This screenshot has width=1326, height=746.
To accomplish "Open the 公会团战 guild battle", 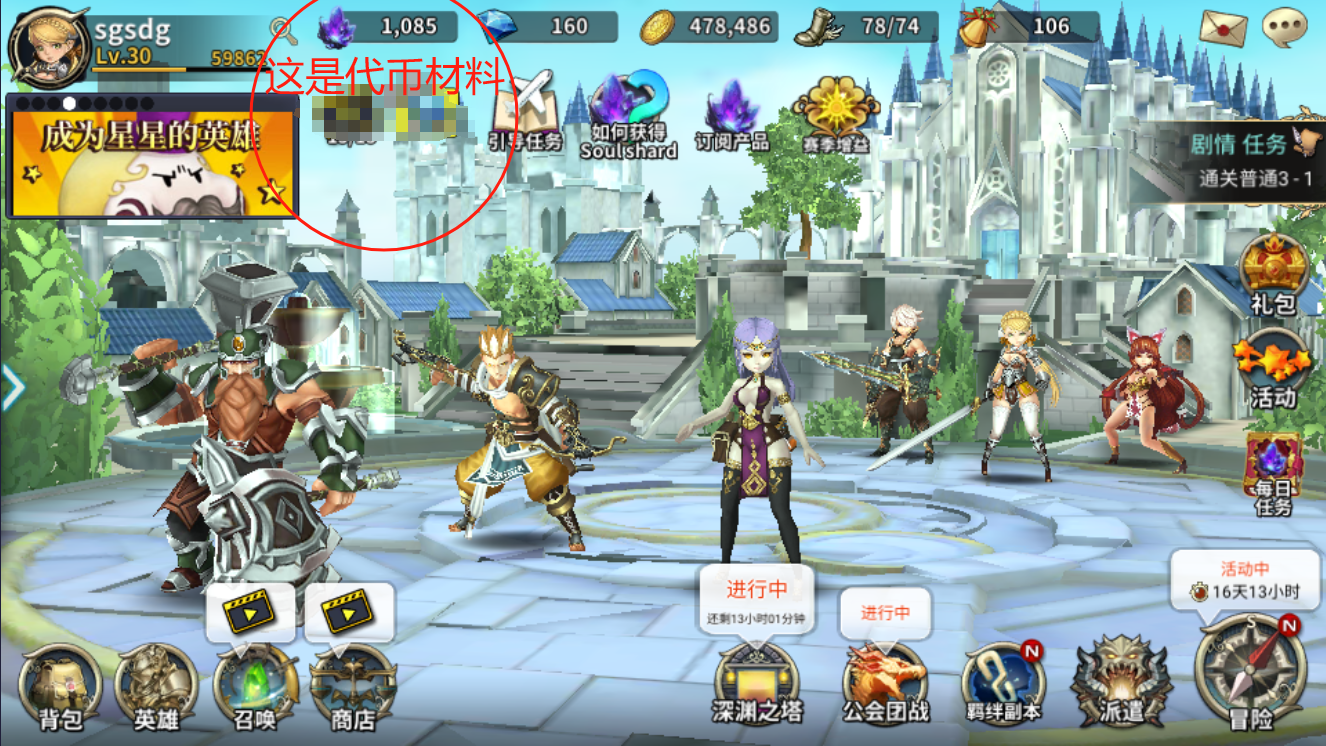I will pyautogui.click(x=885, y=682).
